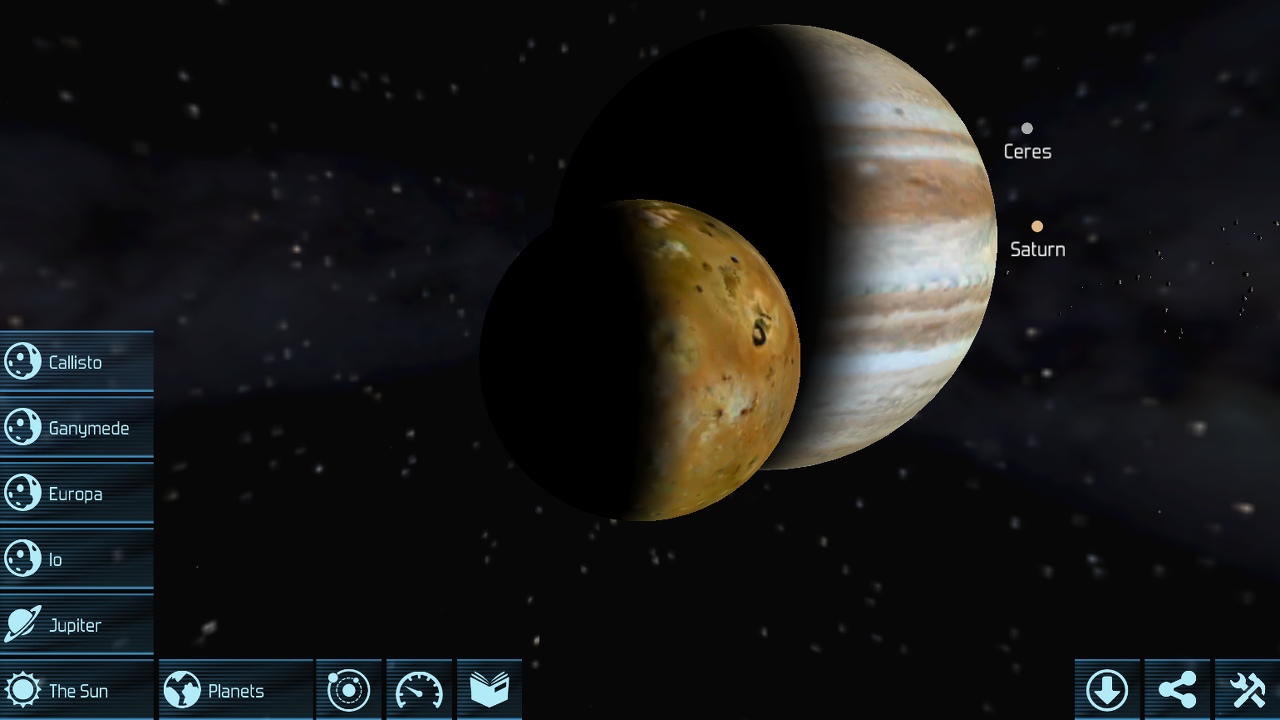Open the encyclopedia with the book icon
Viewport: 1280px width, 720px height.
(489, 689)
